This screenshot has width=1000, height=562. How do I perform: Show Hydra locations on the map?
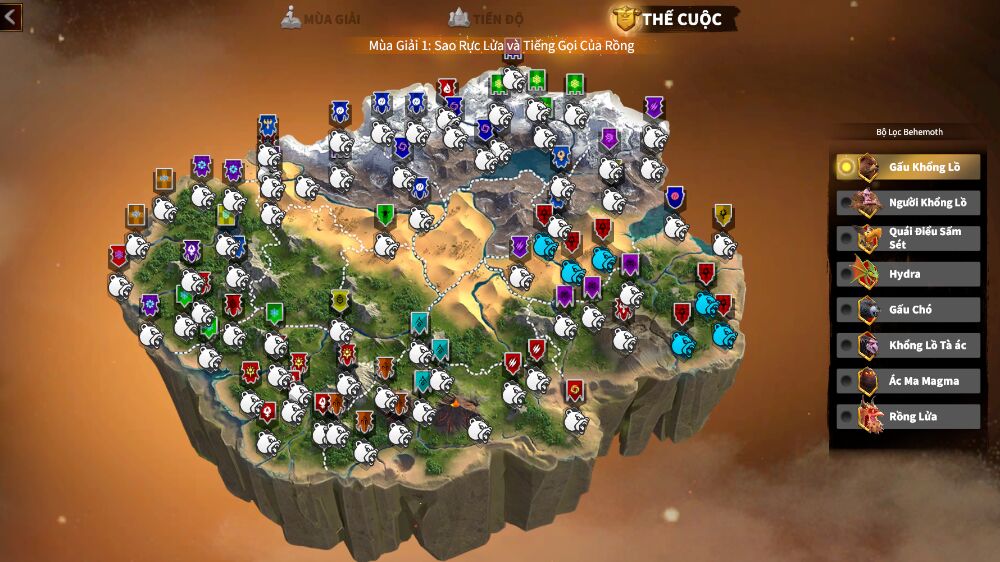pos(907,274)
